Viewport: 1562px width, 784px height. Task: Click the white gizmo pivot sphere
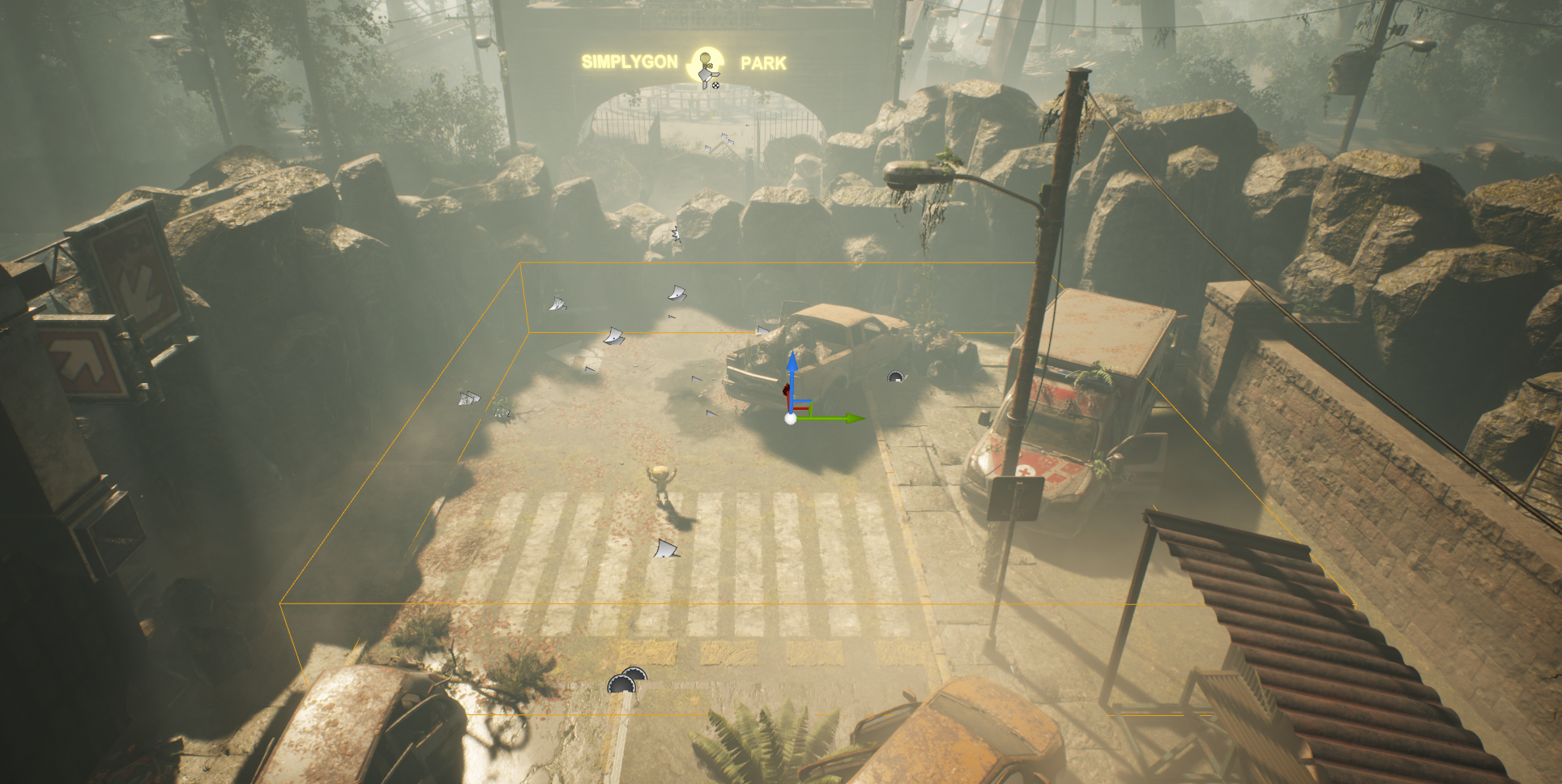pyautogui.click(x=790, y=419)
